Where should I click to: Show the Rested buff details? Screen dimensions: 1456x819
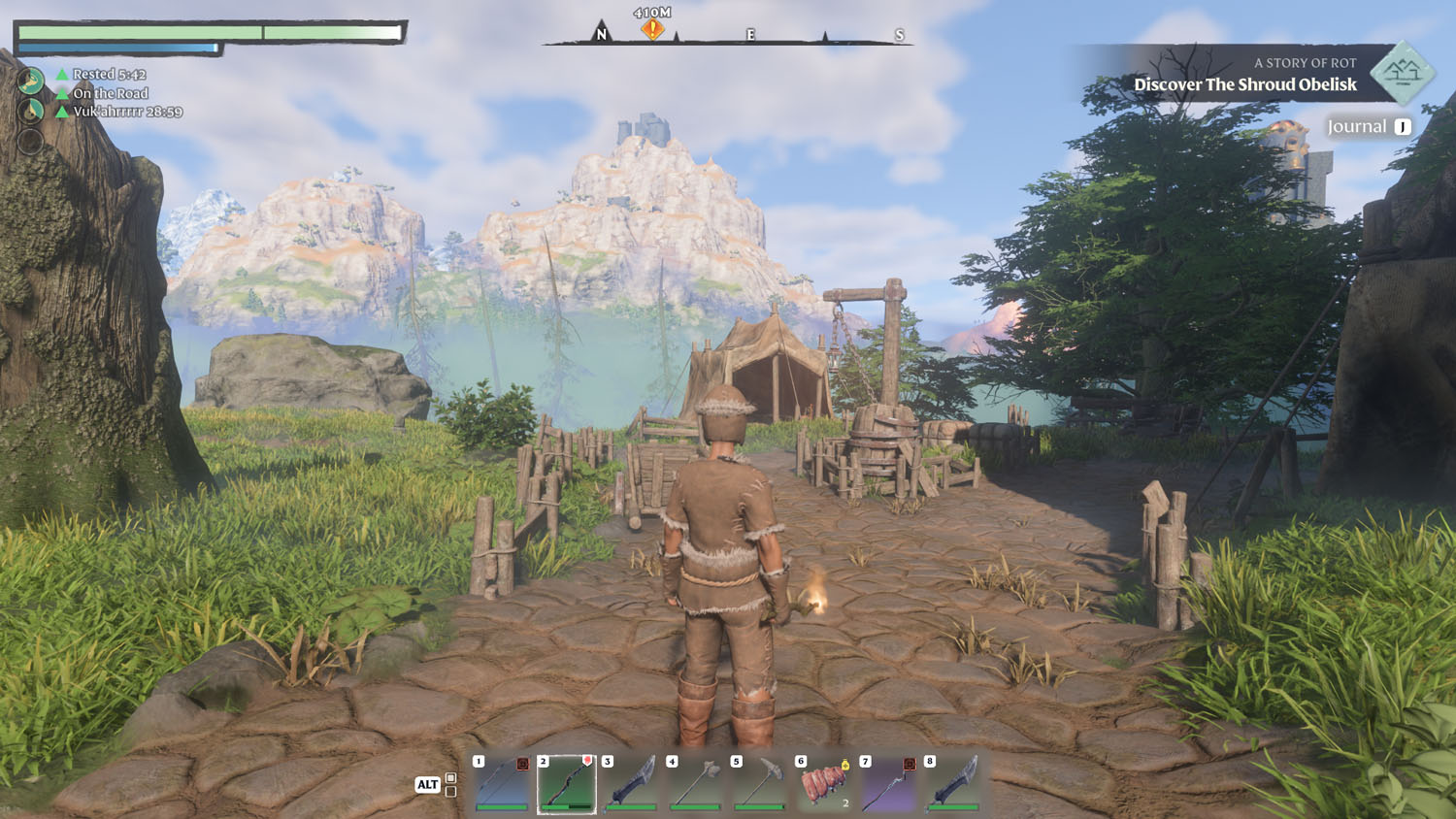109,75
